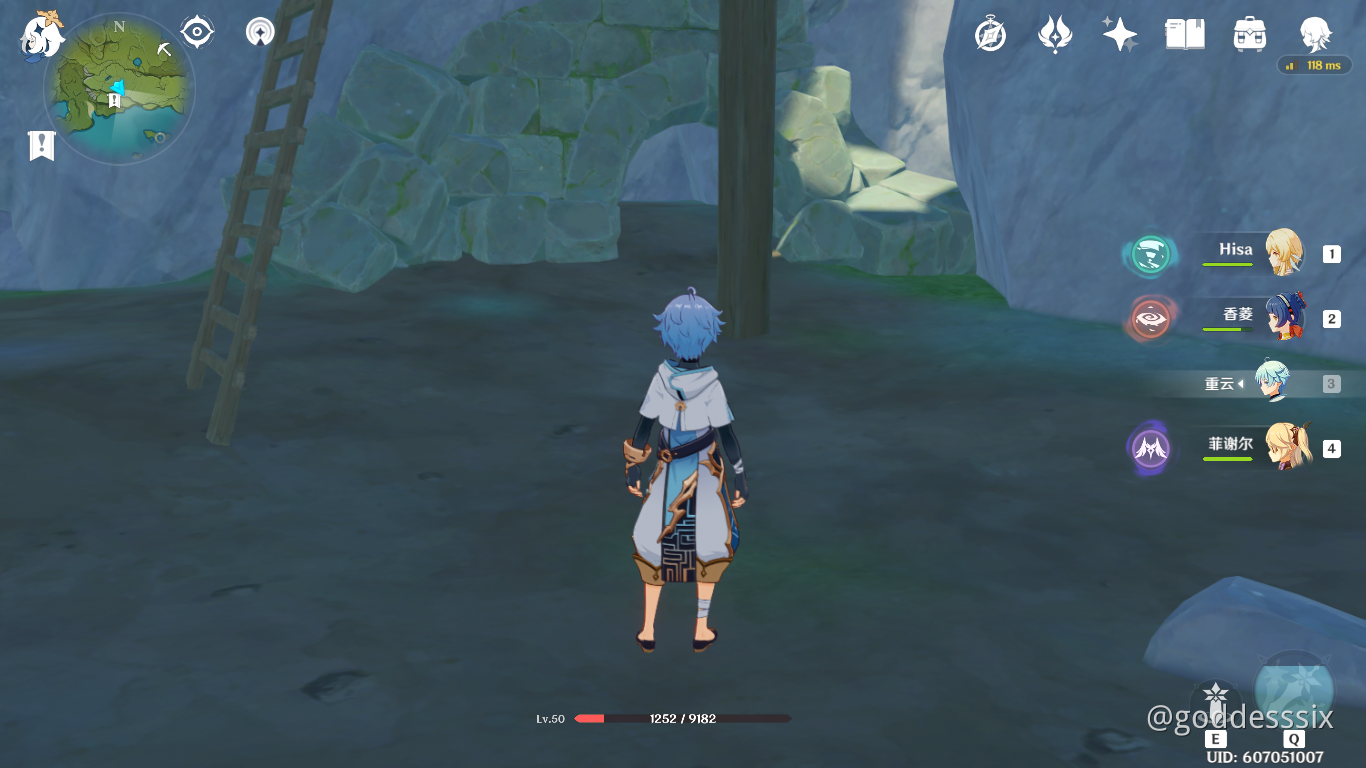Click 菲谢尔's purple Electro buff icon

(x=1151, y=448)
